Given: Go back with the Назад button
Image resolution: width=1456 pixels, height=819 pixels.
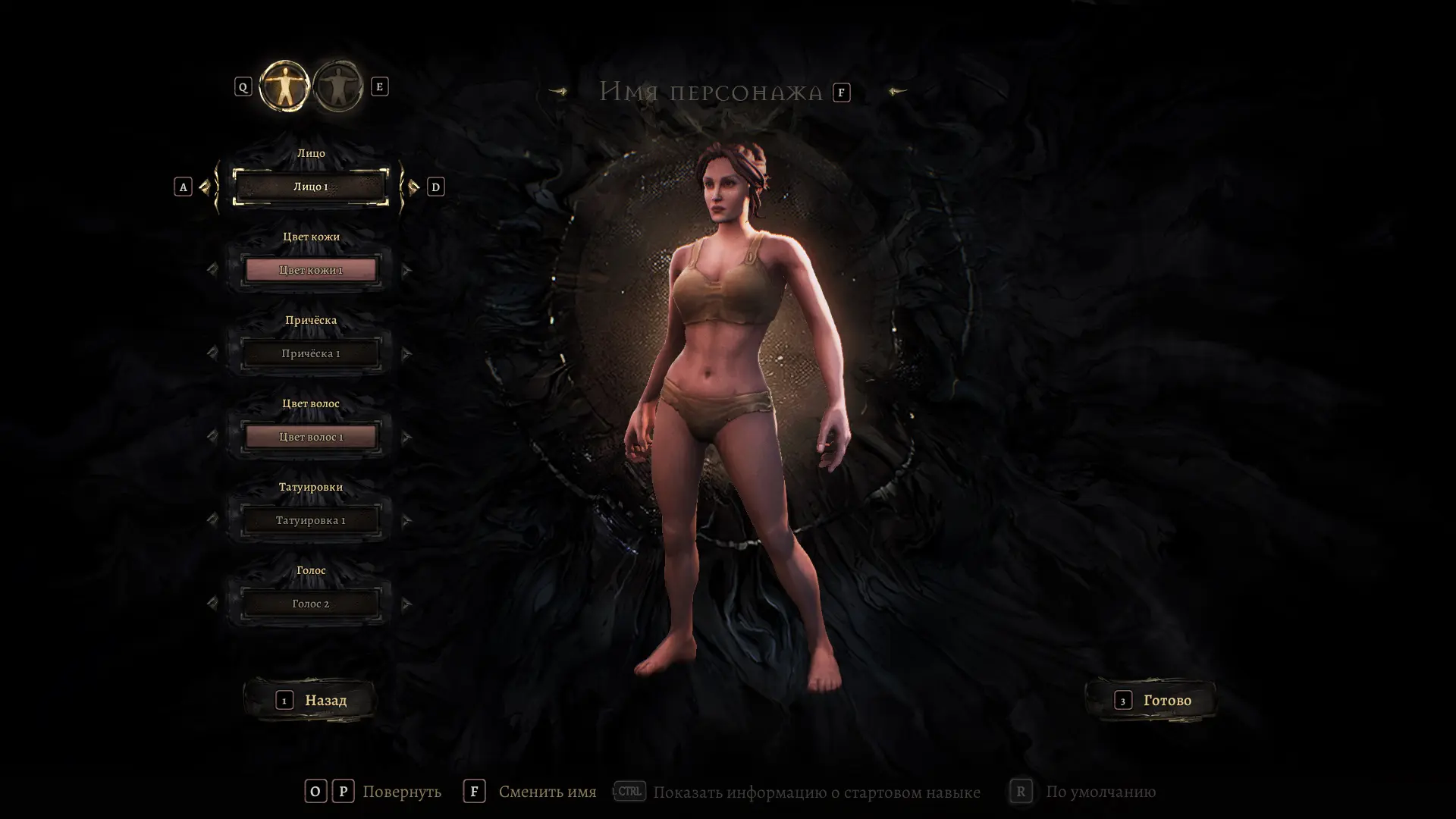Looking at the screenshot, I should tap(311, 700).
